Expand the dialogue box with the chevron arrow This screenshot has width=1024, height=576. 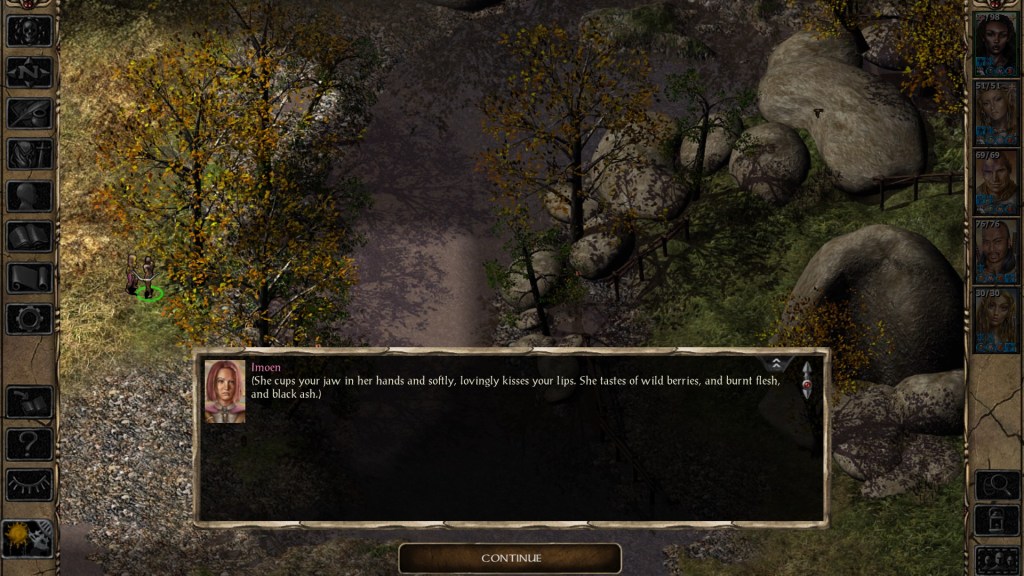[776, 364]
